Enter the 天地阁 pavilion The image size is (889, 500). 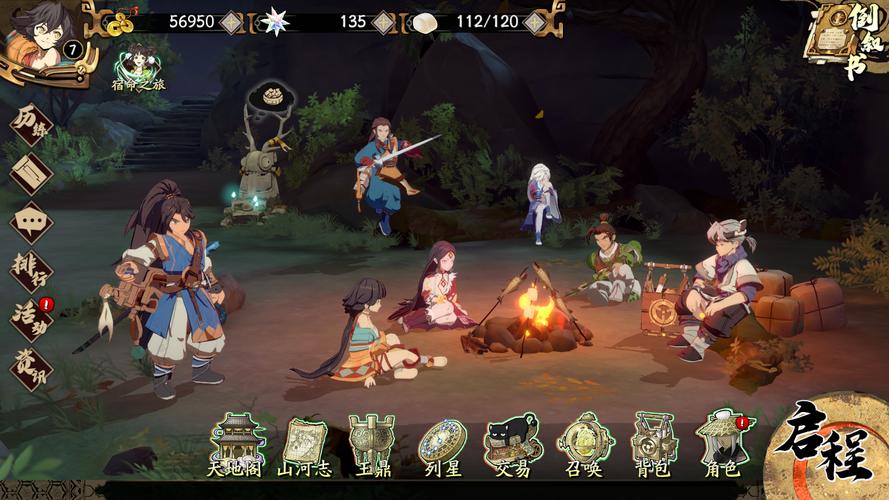pyautogui.click(x=236, y=444)
